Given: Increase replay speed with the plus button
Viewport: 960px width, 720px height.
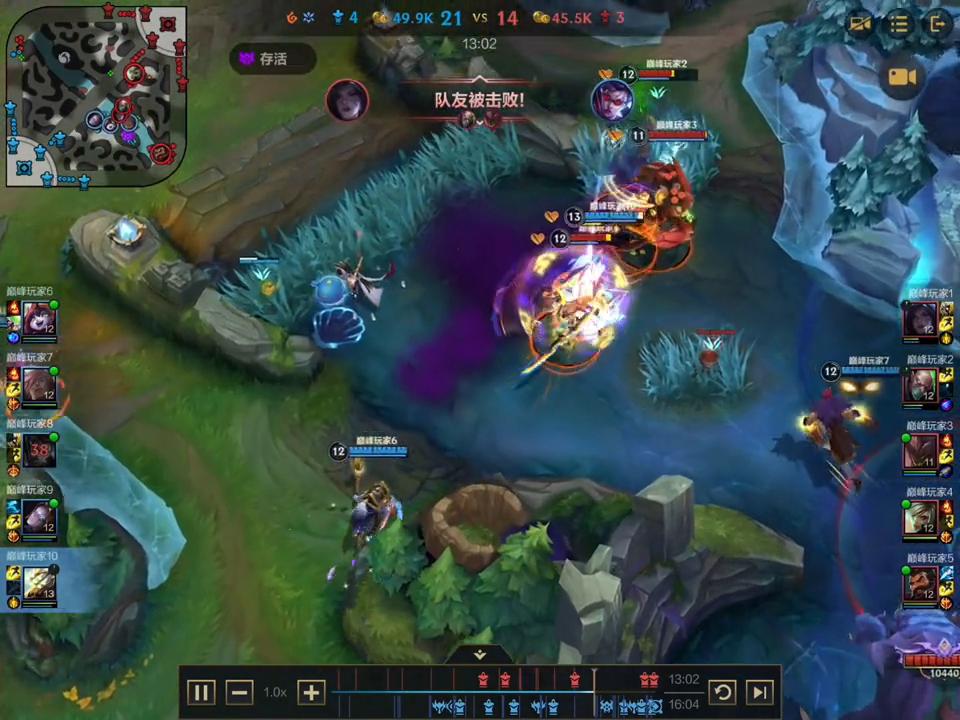Looking at the screenshot, I should [x=311, y=692].
